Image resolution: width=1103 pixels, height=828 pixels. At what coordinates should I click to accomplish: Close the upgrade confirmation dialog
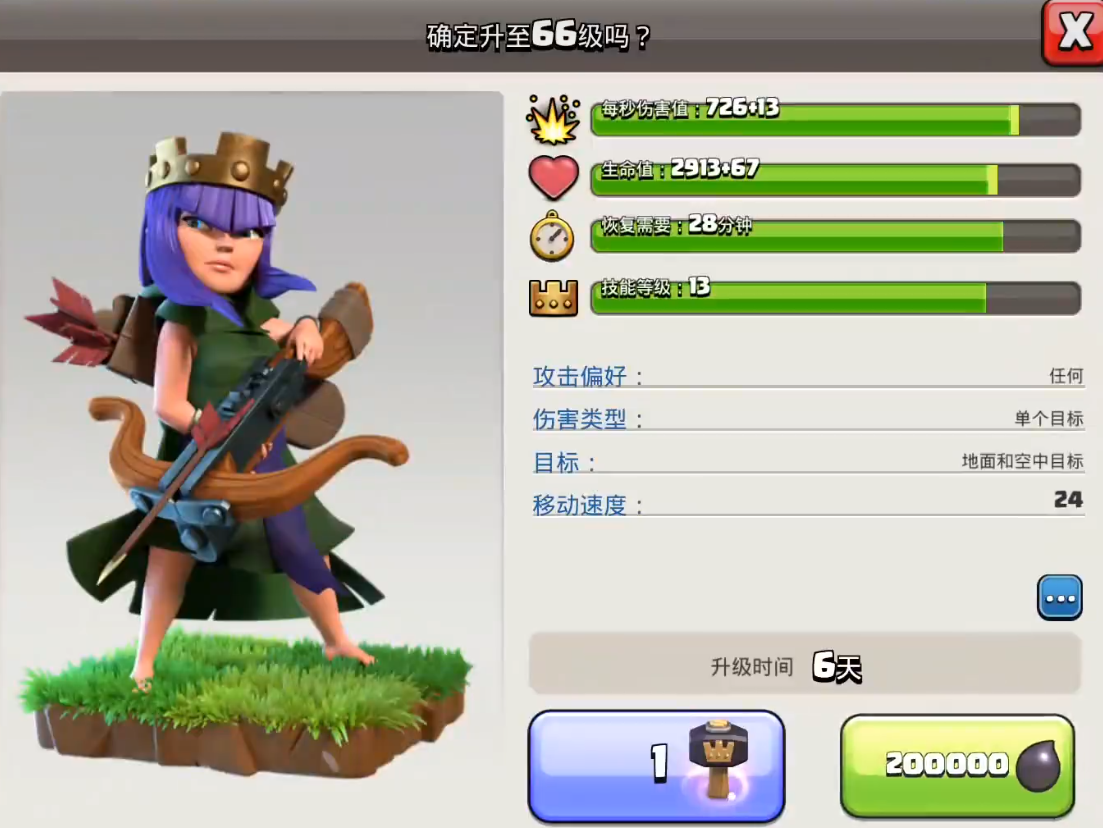(x=1072, y=33)
